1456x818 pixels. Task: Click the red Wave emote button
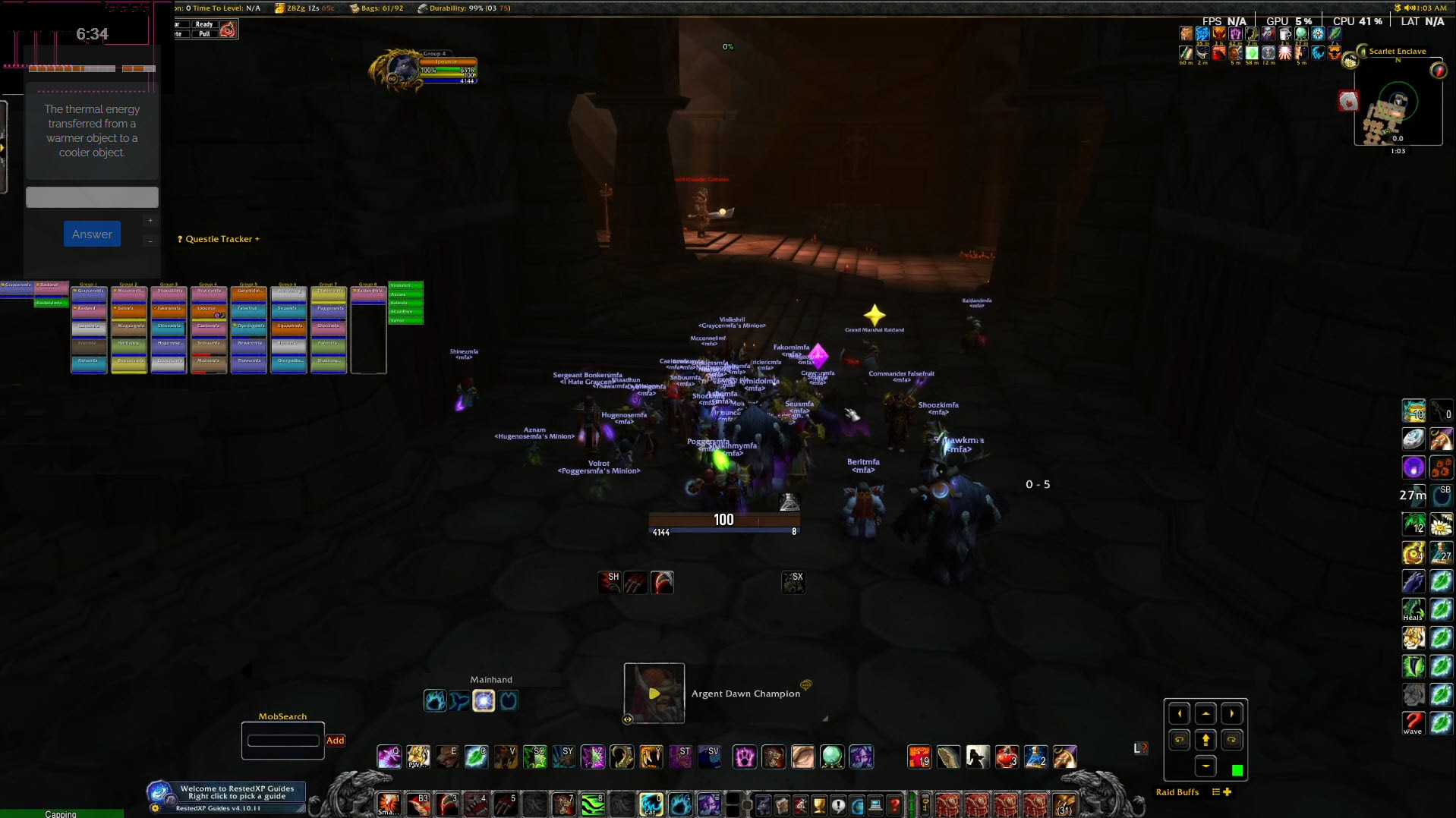click(1413, 723)
